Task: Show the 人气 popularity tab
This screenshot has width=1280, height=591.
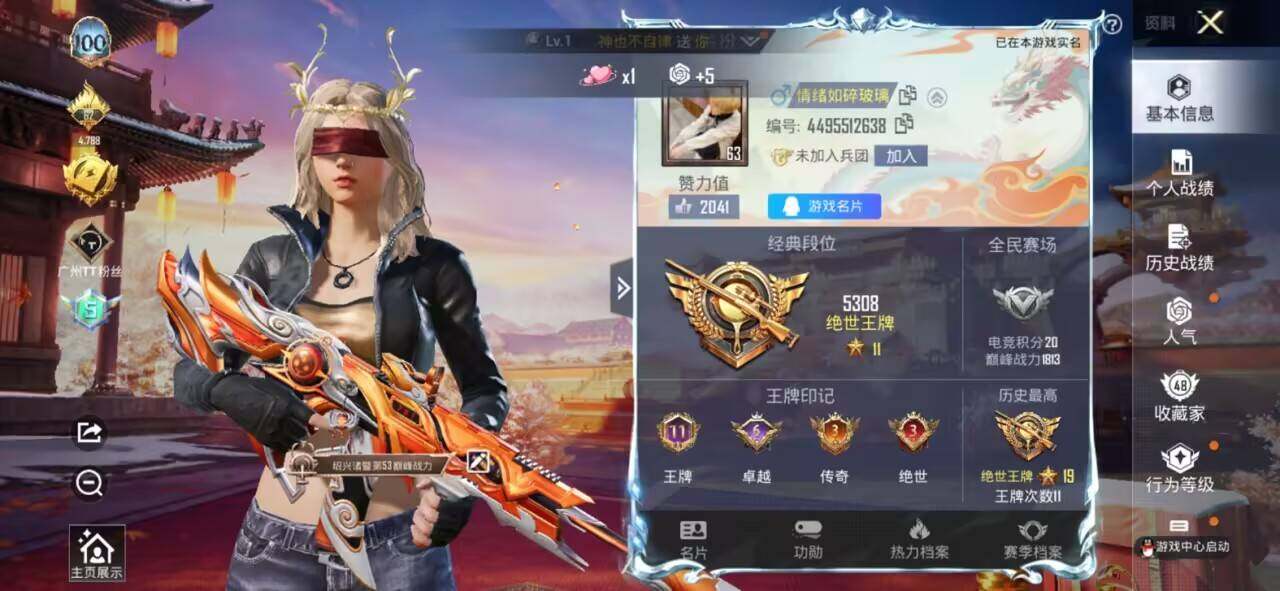Action: coord(1180,321)
